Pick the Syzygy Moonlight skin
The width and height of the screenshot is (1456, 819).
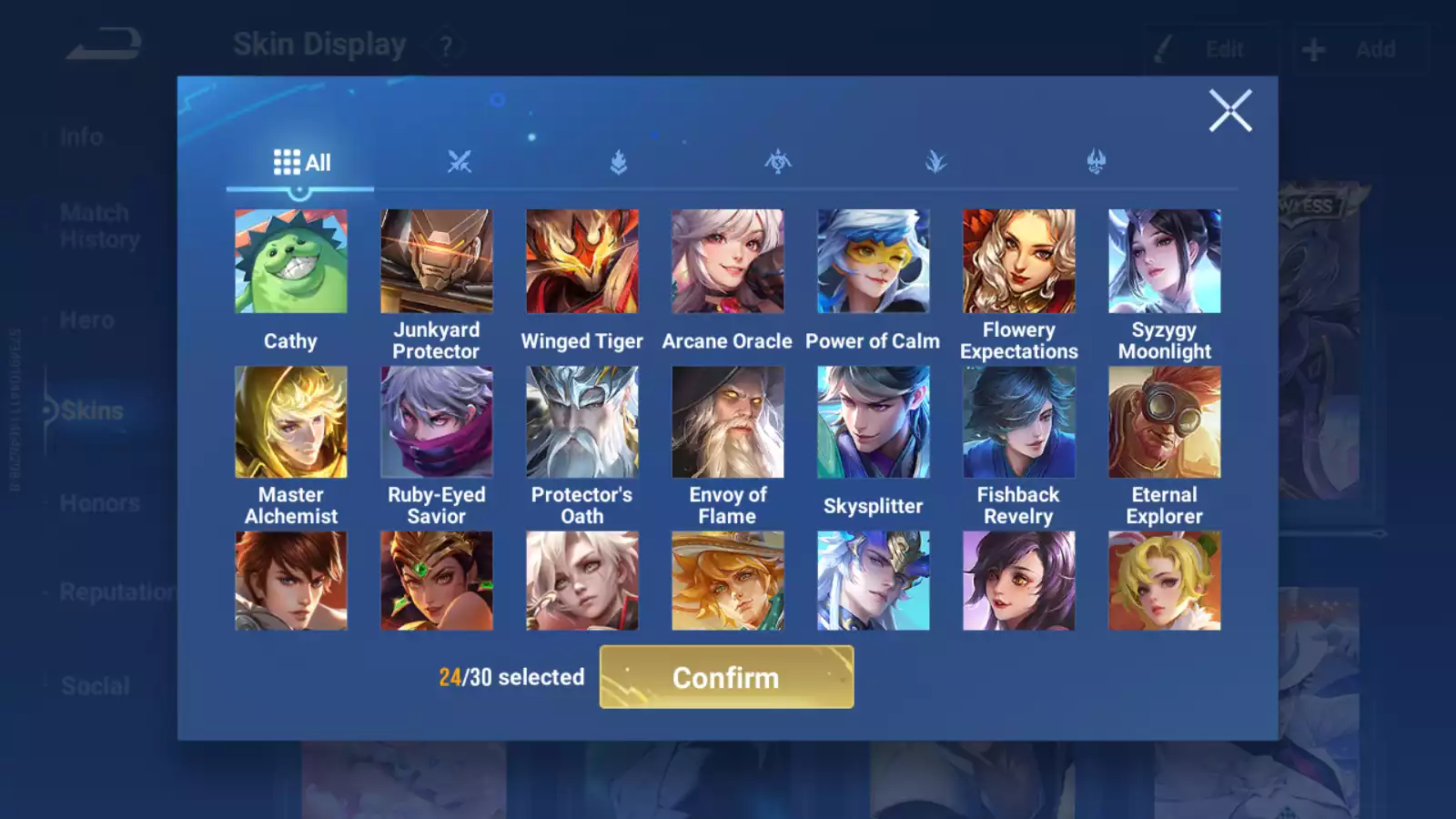click(x=1165, y=261)
